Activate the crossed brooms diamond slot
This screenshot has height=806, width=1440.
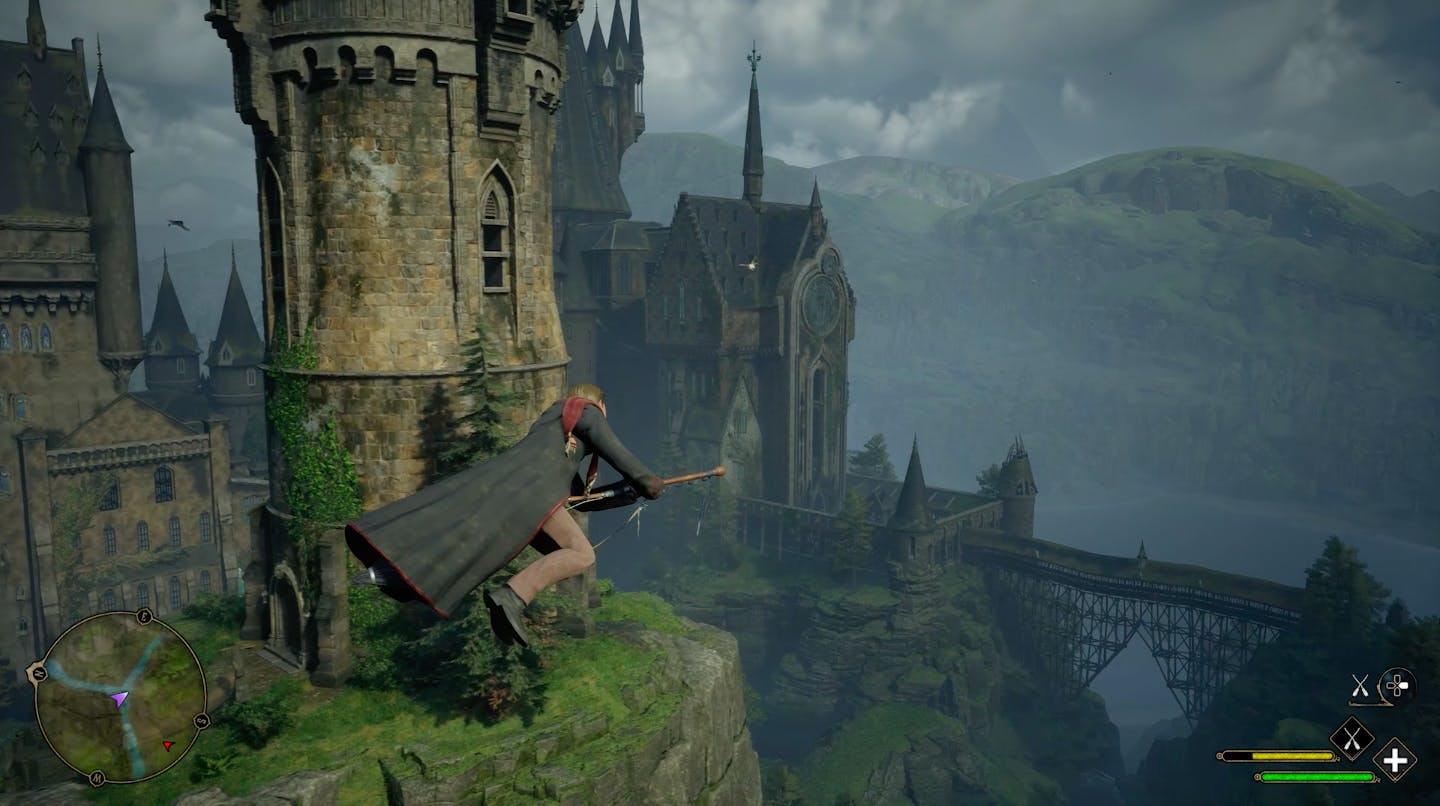(x=1351, y=739)
